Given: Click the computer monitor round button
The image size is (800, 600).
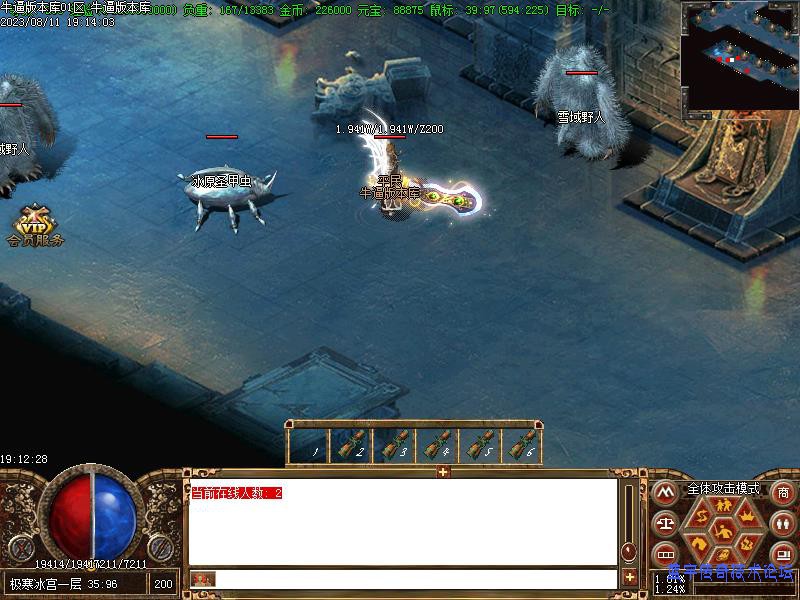Looking at the screenshot, I should [x=783, y=553].
